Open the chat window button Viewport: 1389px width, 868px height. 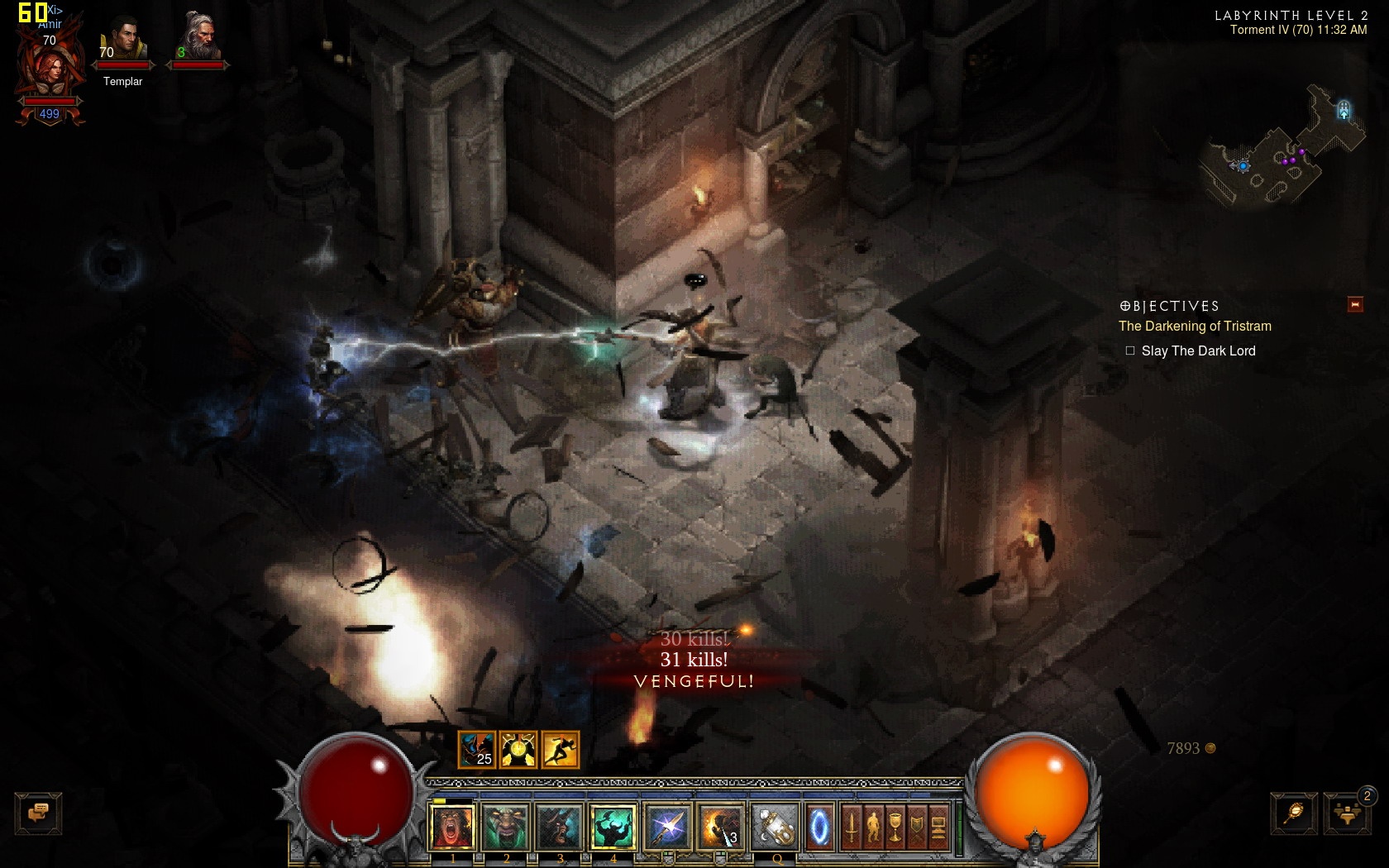coord(38,813)
